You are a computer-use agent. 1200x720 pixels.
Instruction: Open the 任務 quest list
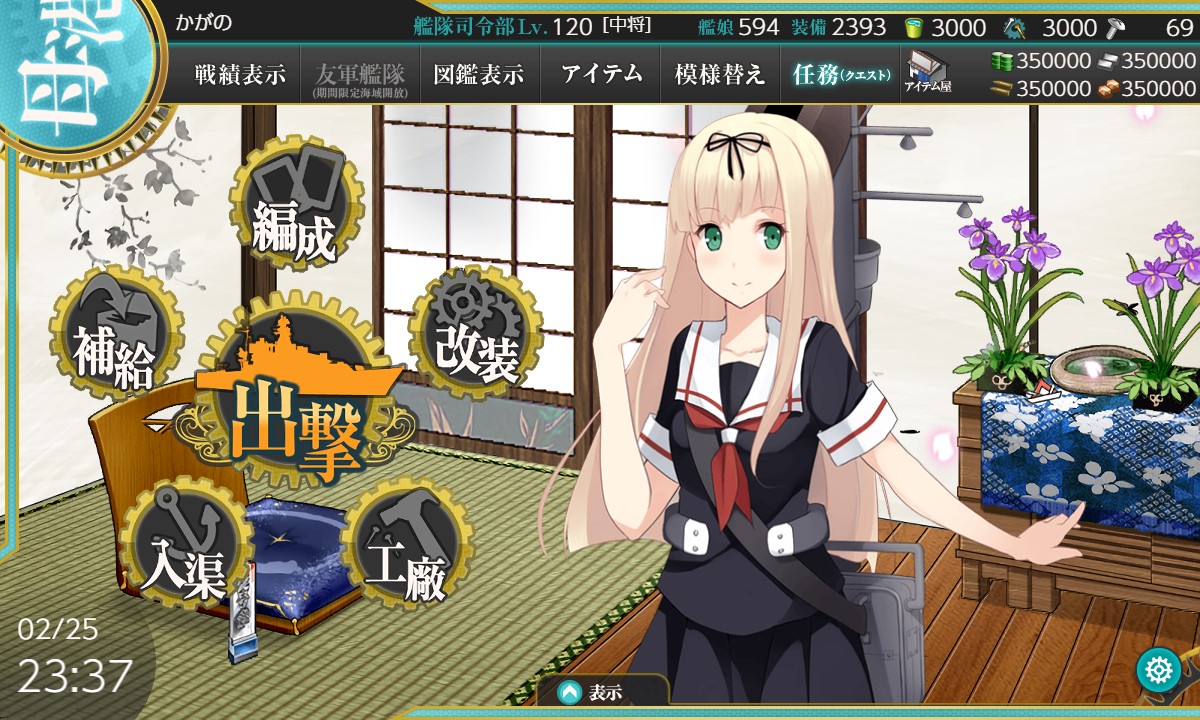(x=840, y=75)
